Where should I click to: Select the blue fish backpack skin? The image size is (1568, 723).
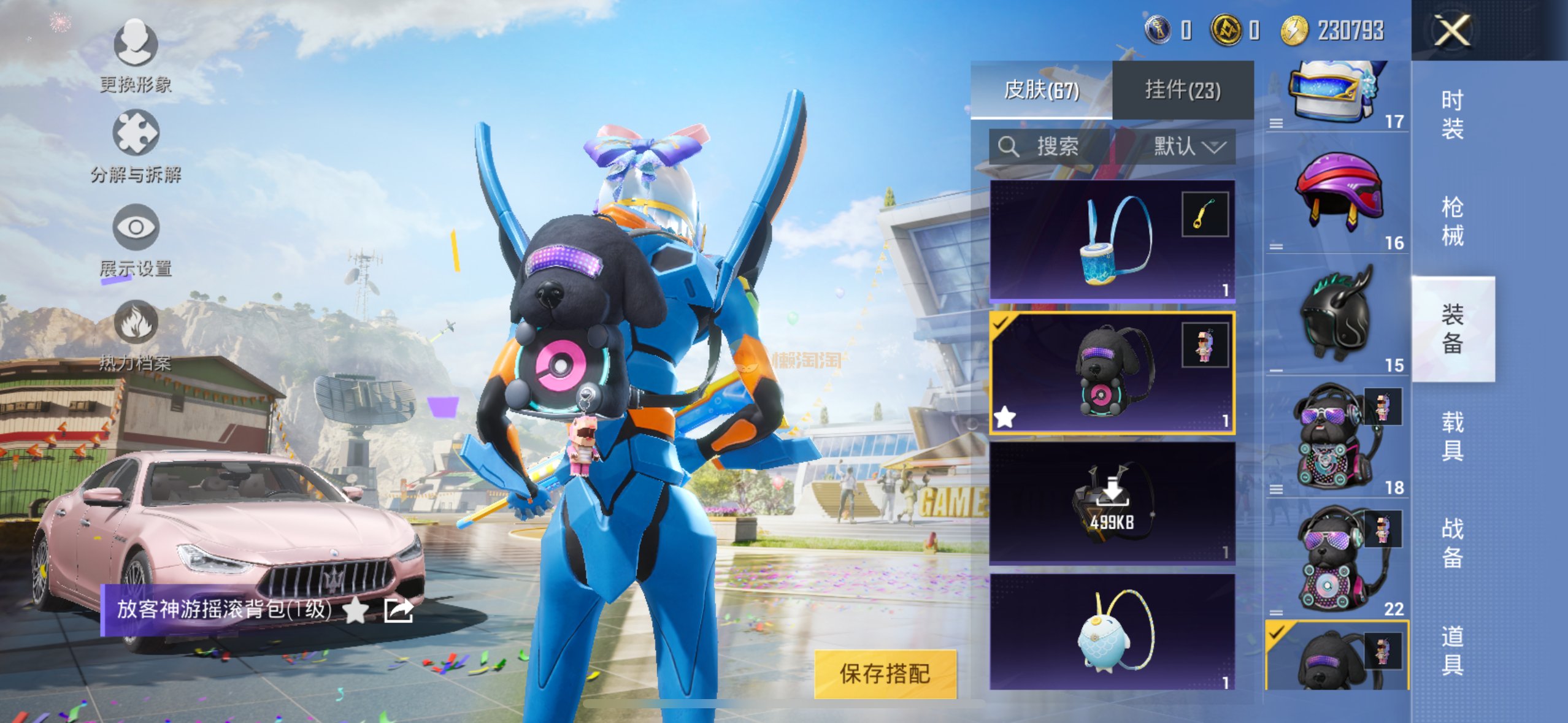pos(1112,632)
